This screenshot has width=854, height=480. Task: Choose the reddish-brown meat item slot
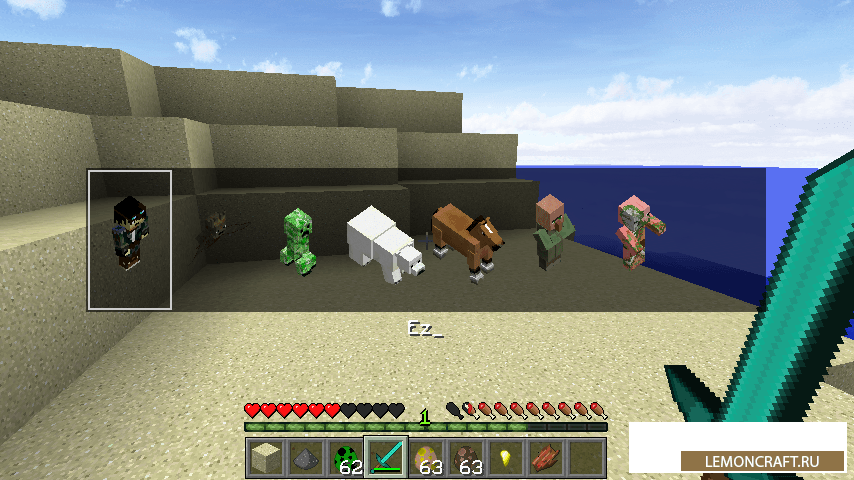click(545, 458)
